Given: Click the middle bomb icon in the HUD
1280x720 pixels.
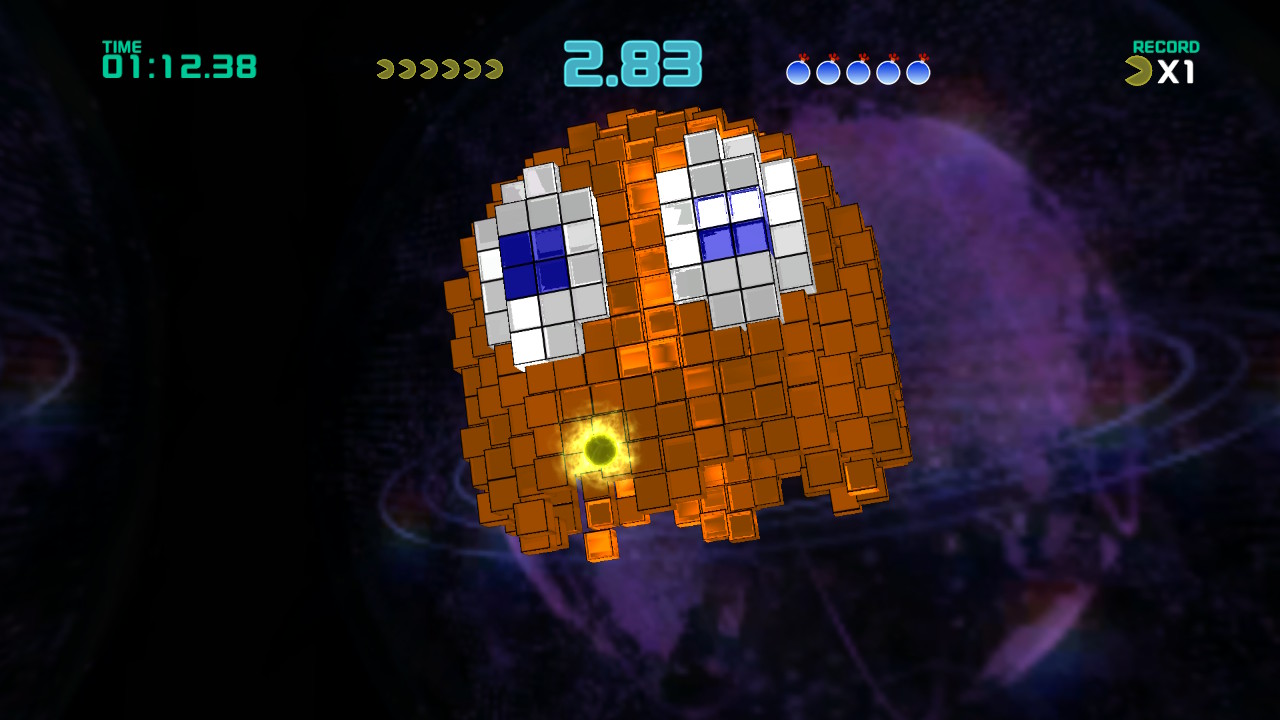Looking at the screenshot, I should 858,71.
